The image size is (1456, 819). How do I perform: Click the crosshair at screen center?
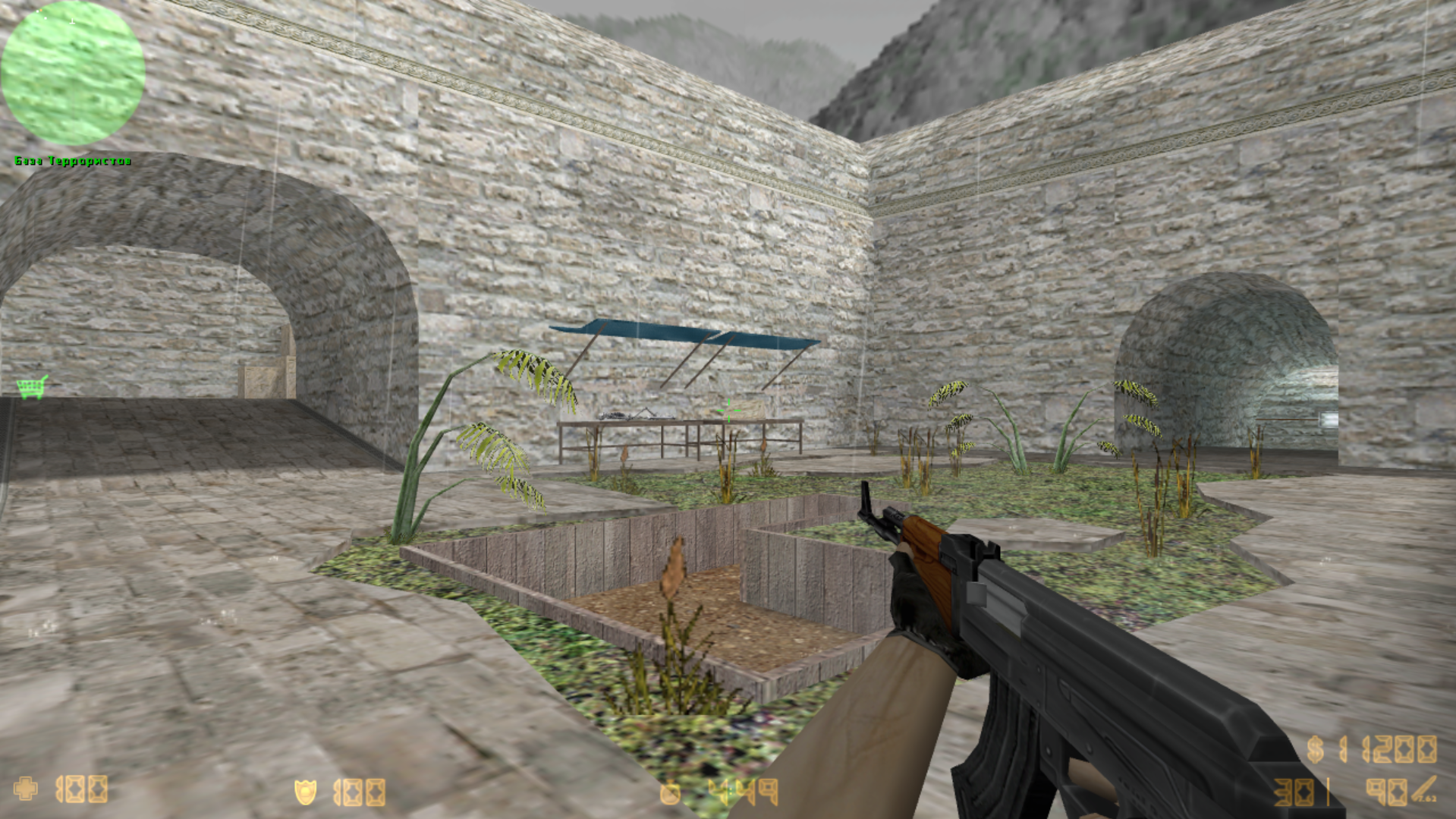point(728,410)
